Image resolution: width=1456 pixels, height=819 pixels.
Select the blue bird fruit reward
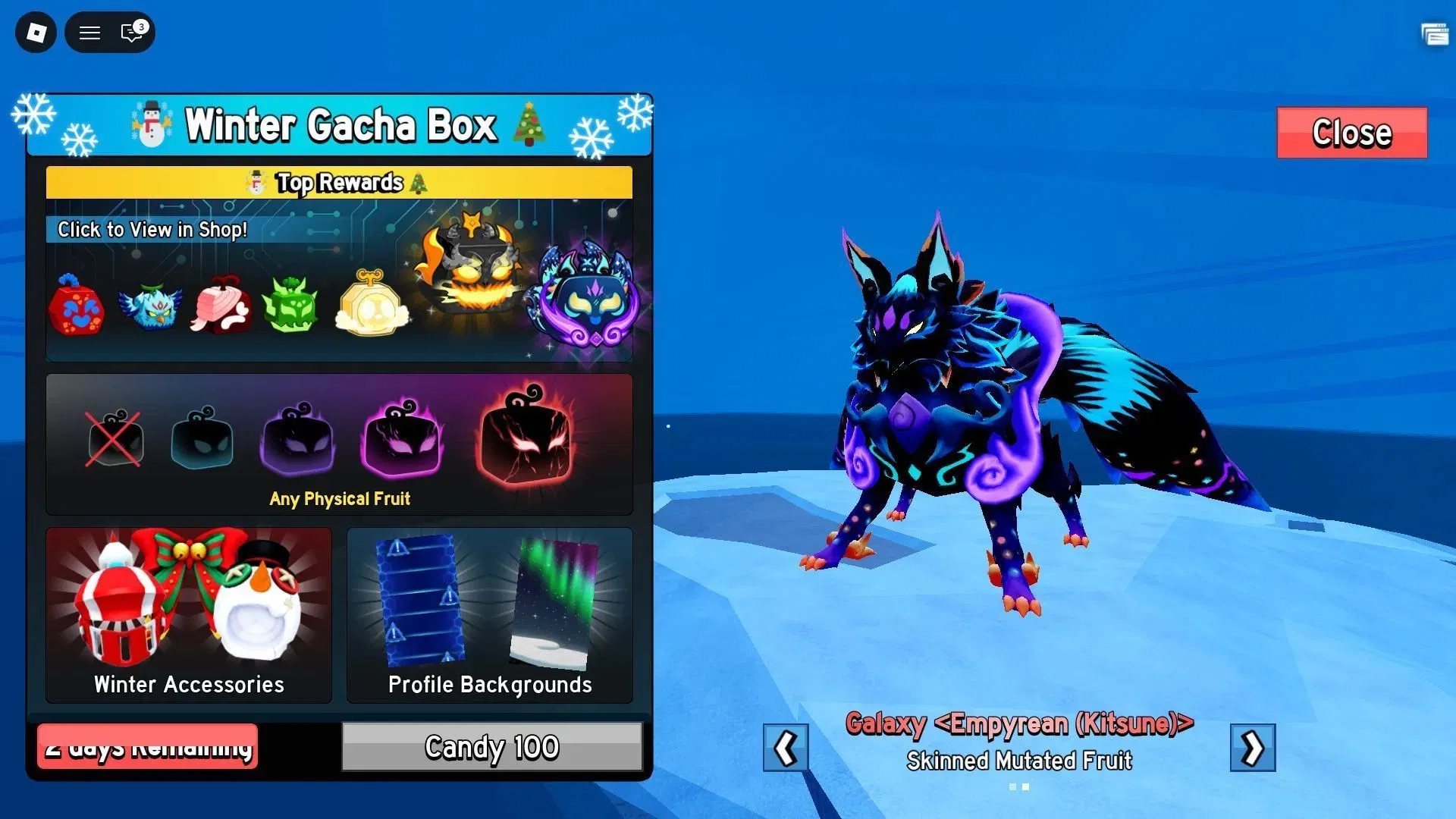(150, 306)
